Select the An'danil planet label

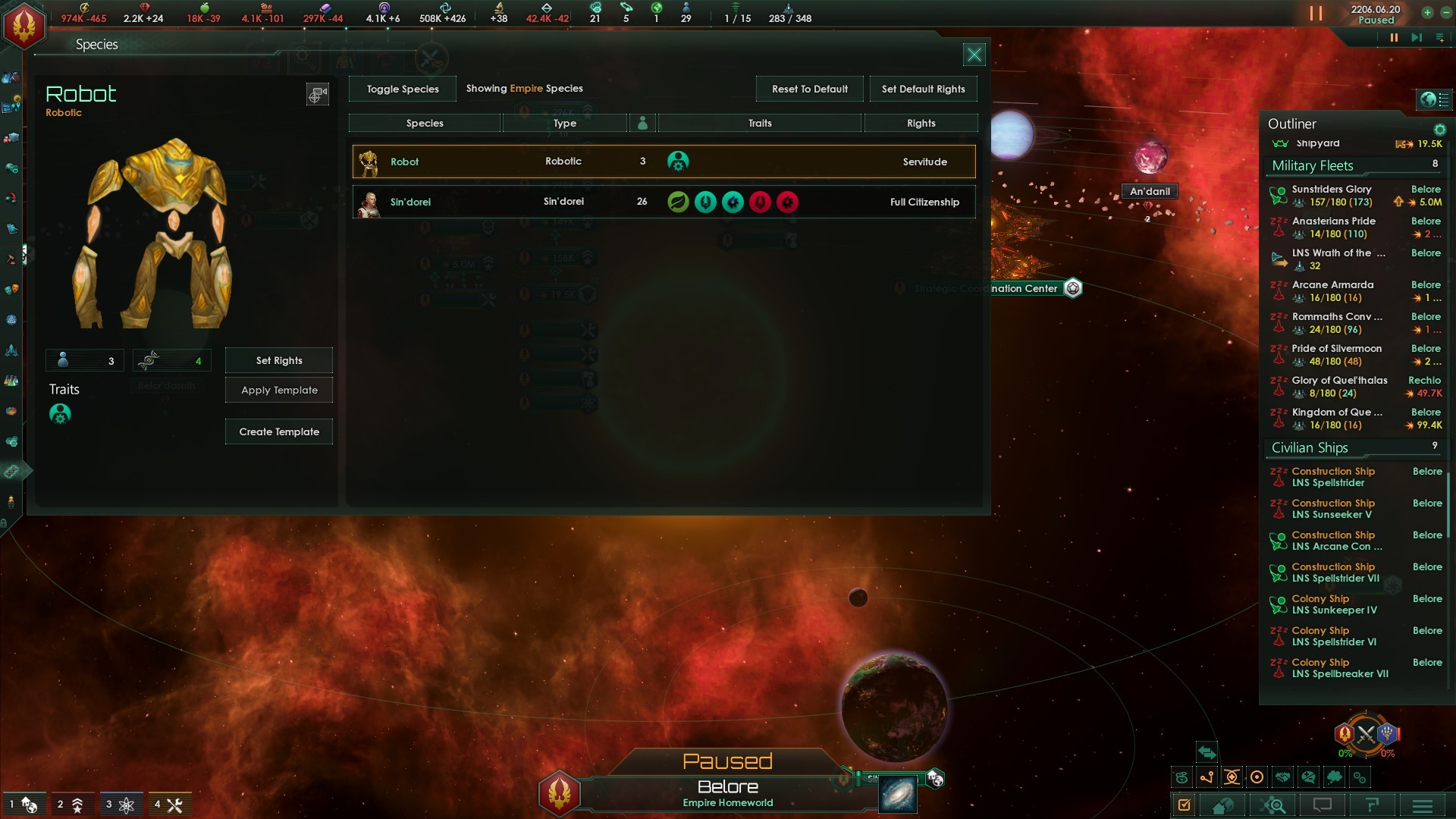point(1150,191)
